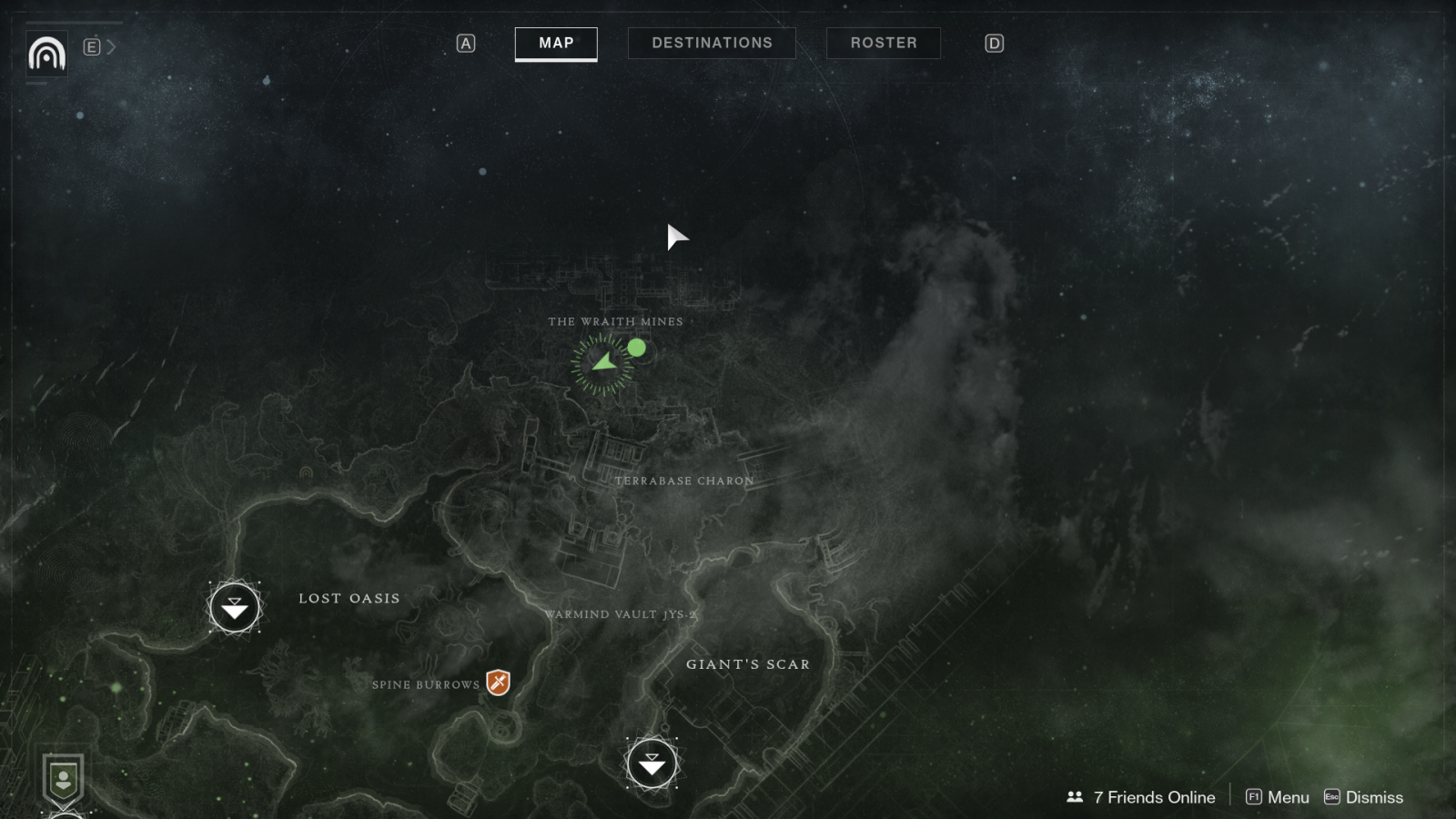Image resolution: width=1456 pixels, height=819 pixels.
Task: Select the Lost Oasis landing zone marker
Action: coord(235,608)
